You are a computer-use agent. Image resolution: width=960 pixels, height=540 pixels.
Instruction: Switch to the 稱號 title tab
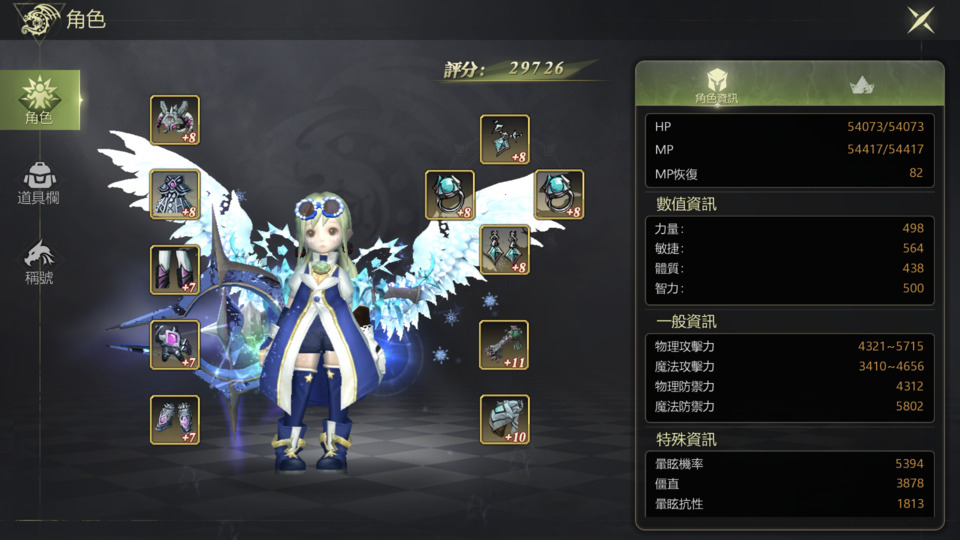pyautogui.click(x=39, y=262)
